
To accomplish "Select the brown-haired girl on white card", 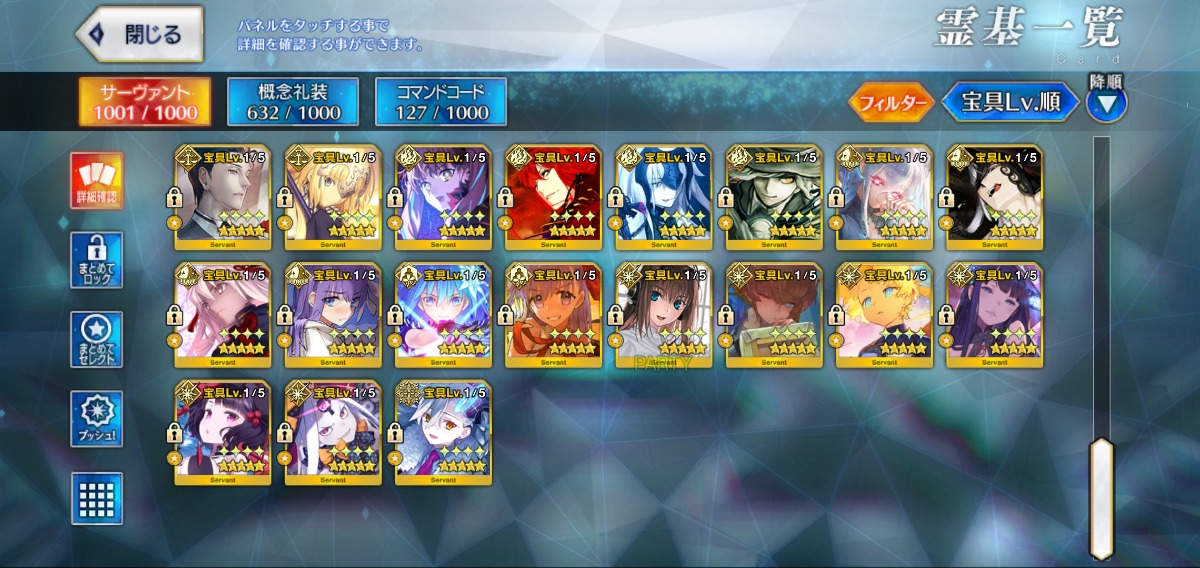I will pyautogui.click(x=664, y=314).
